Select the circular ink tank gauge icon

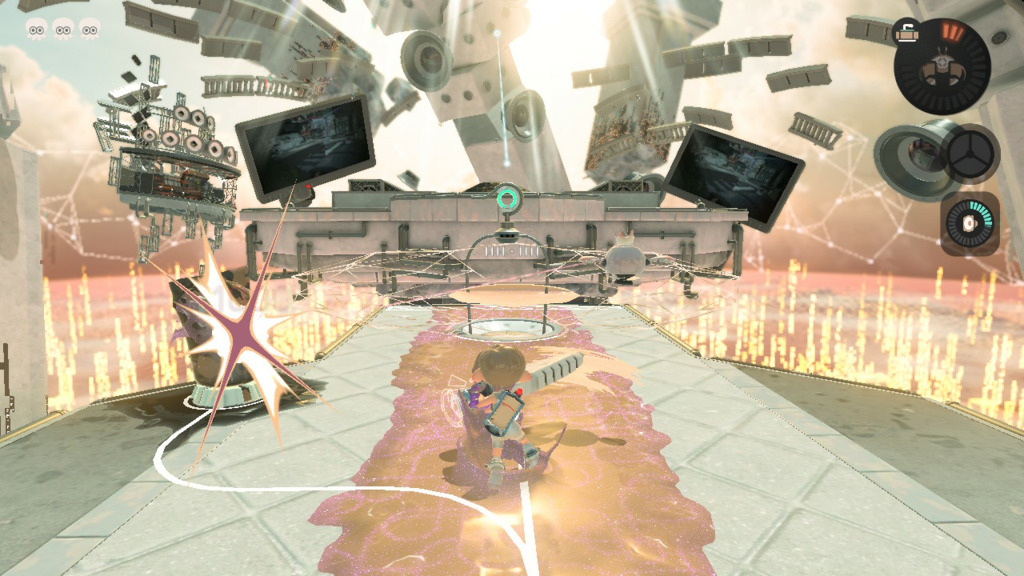pos(941,66)
